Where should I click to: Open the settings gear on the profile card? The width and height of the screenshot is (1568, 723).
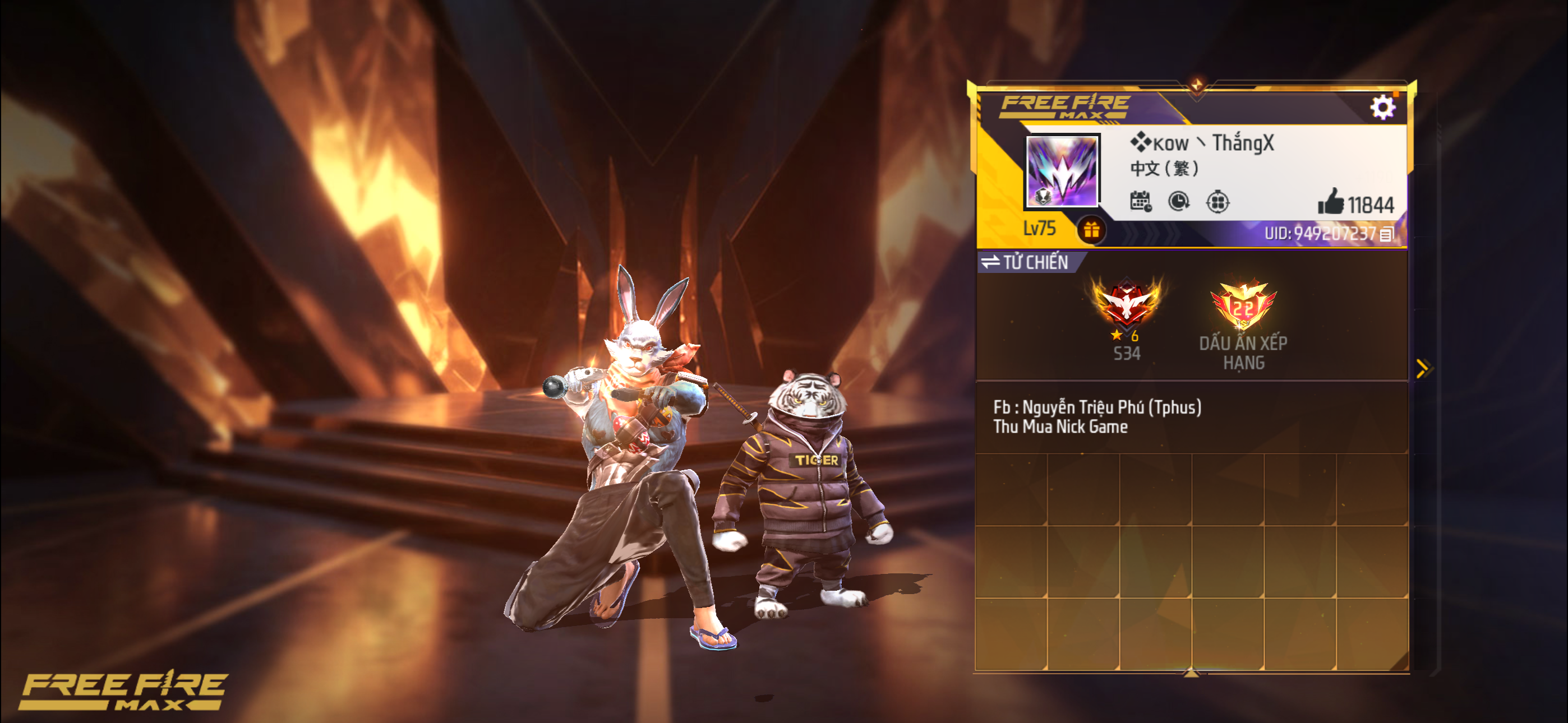point(1385,106)
